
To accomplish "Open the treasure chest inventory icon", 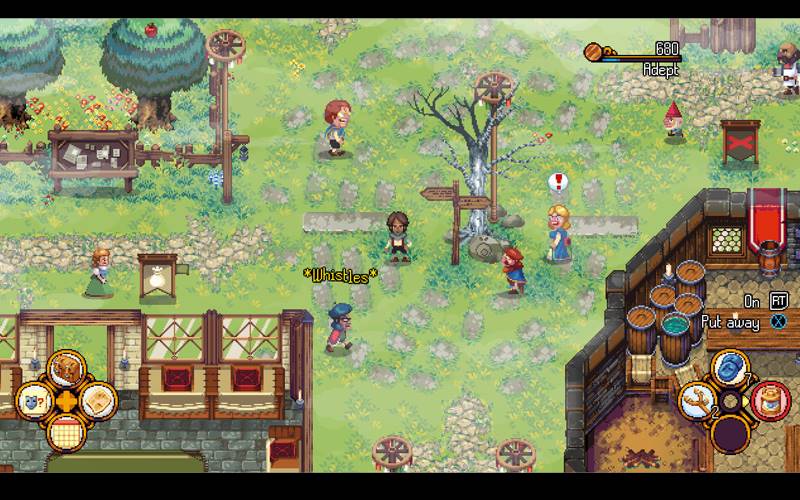I will tap(66, 369).
